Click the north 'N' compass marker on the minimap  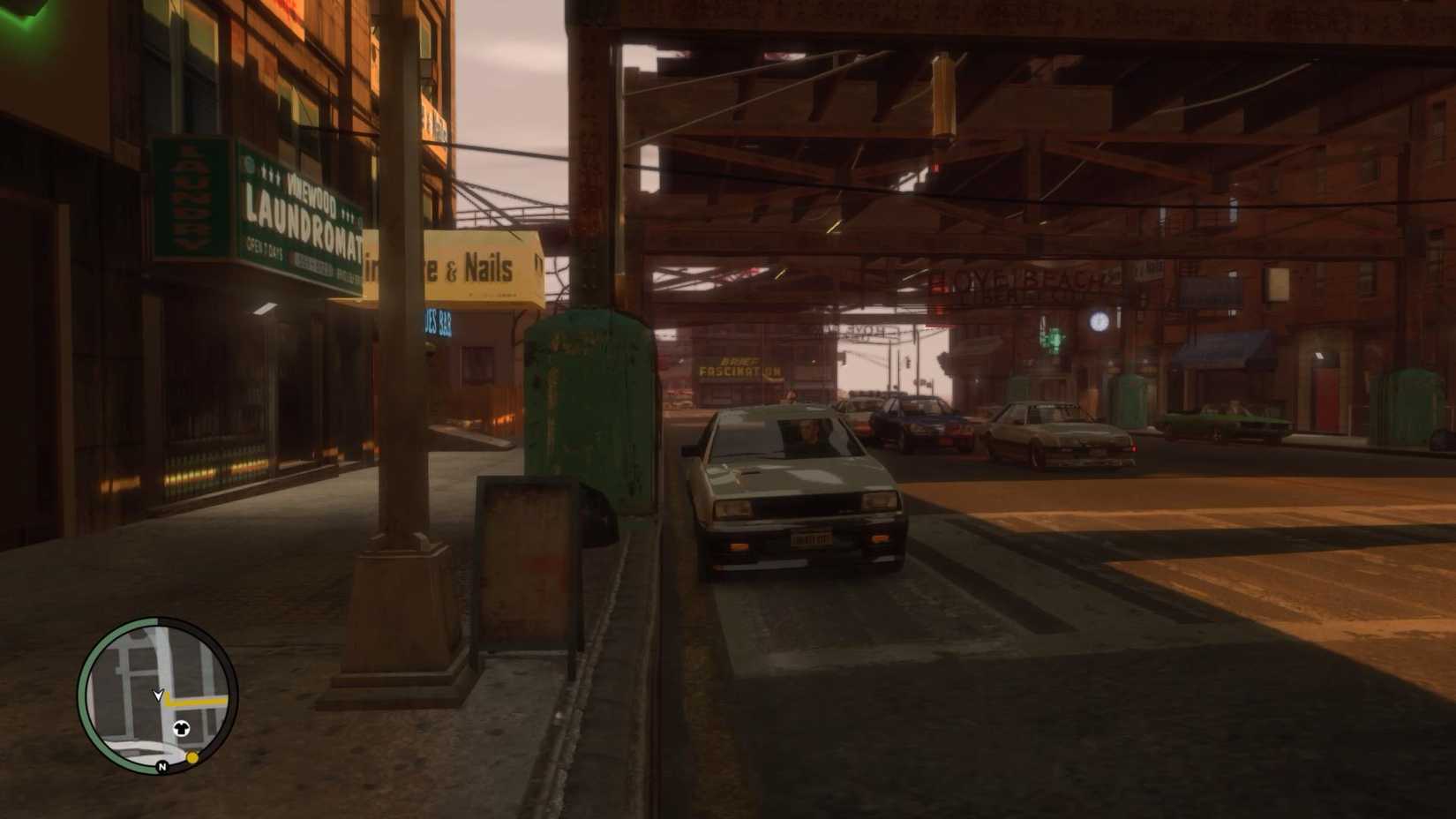coord(161,767)
